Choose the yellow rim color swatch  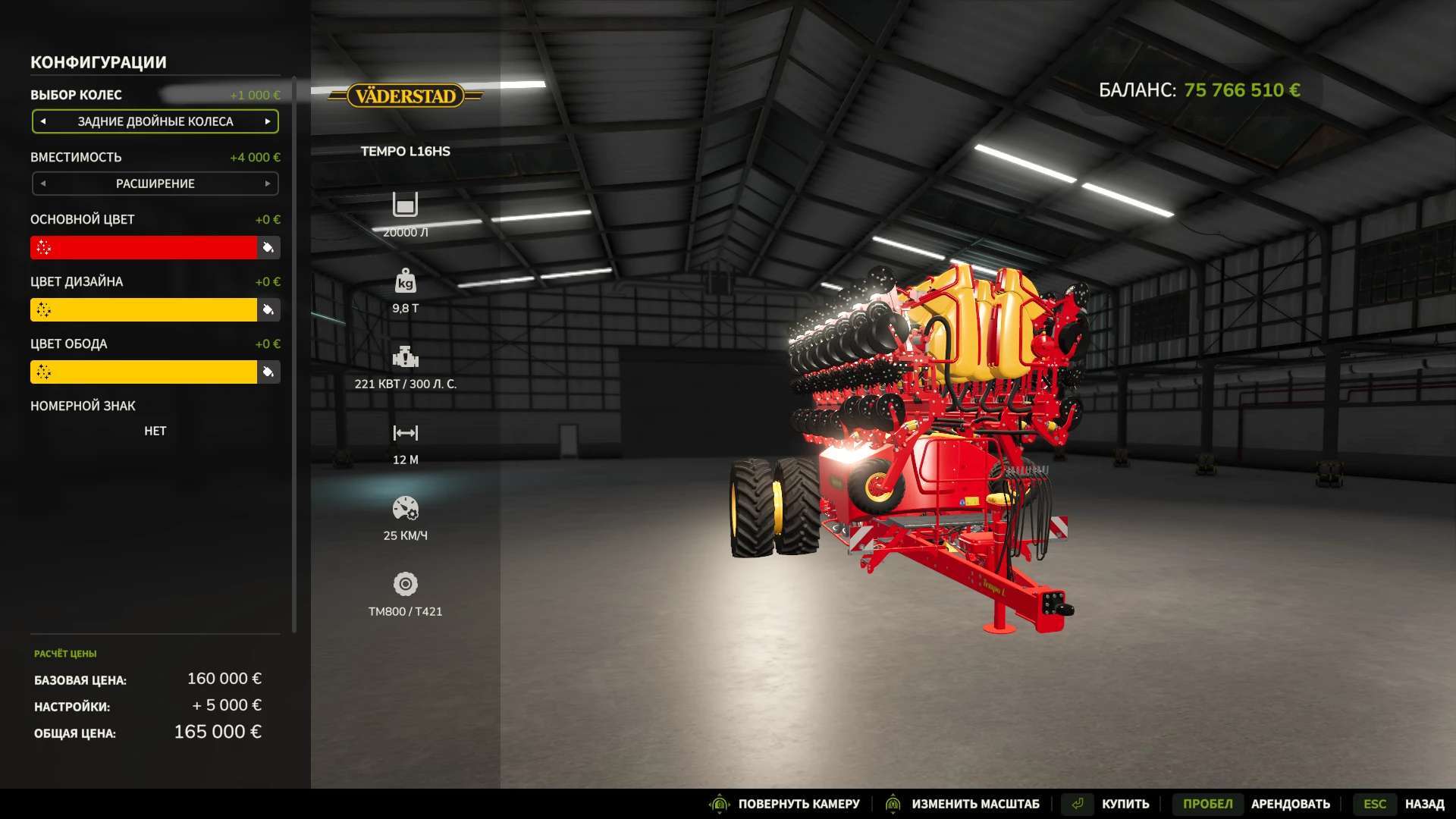(x=144, y=372)
